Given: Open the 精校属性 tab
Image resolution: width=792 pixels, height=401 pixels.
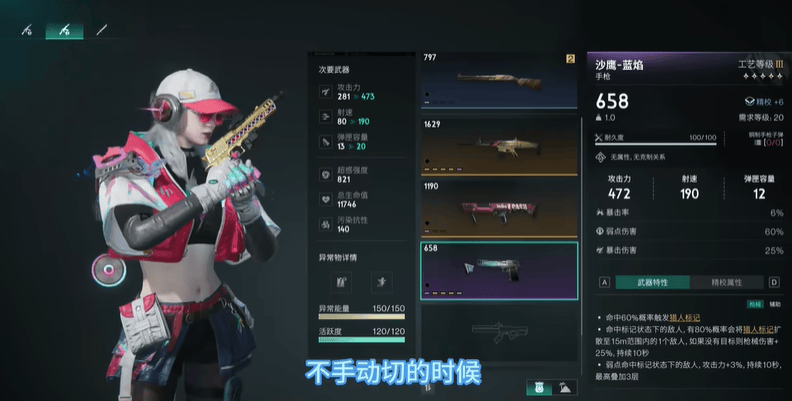Looking at the screenshot, I should tap(727, 283).
